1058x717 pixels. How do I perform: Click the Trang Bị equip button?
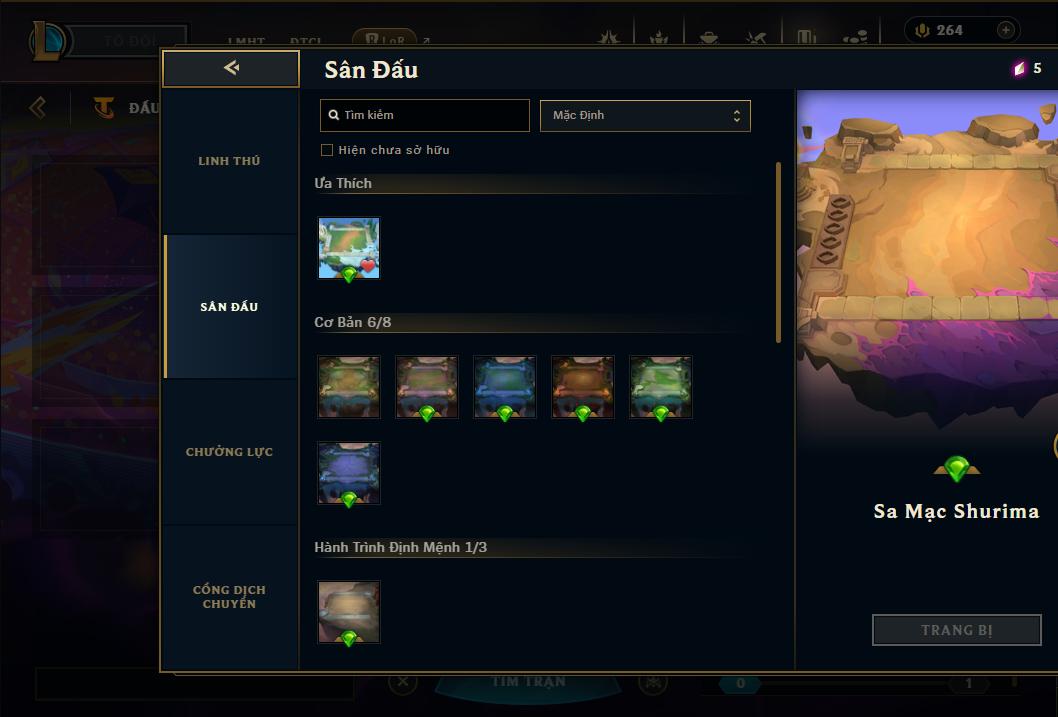point(956,630)
